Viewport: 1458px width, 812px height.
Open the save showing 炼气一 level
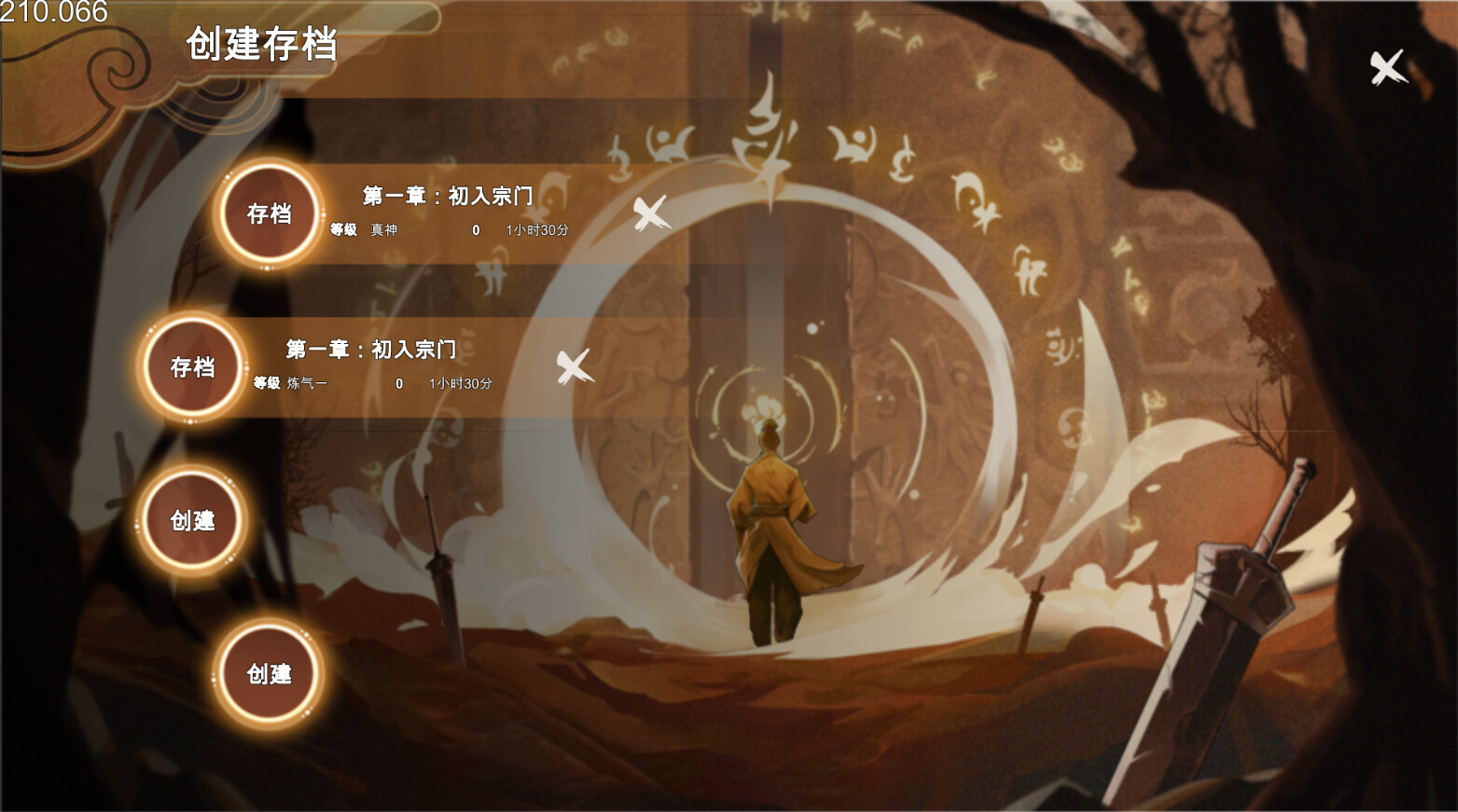click(371, 350)
